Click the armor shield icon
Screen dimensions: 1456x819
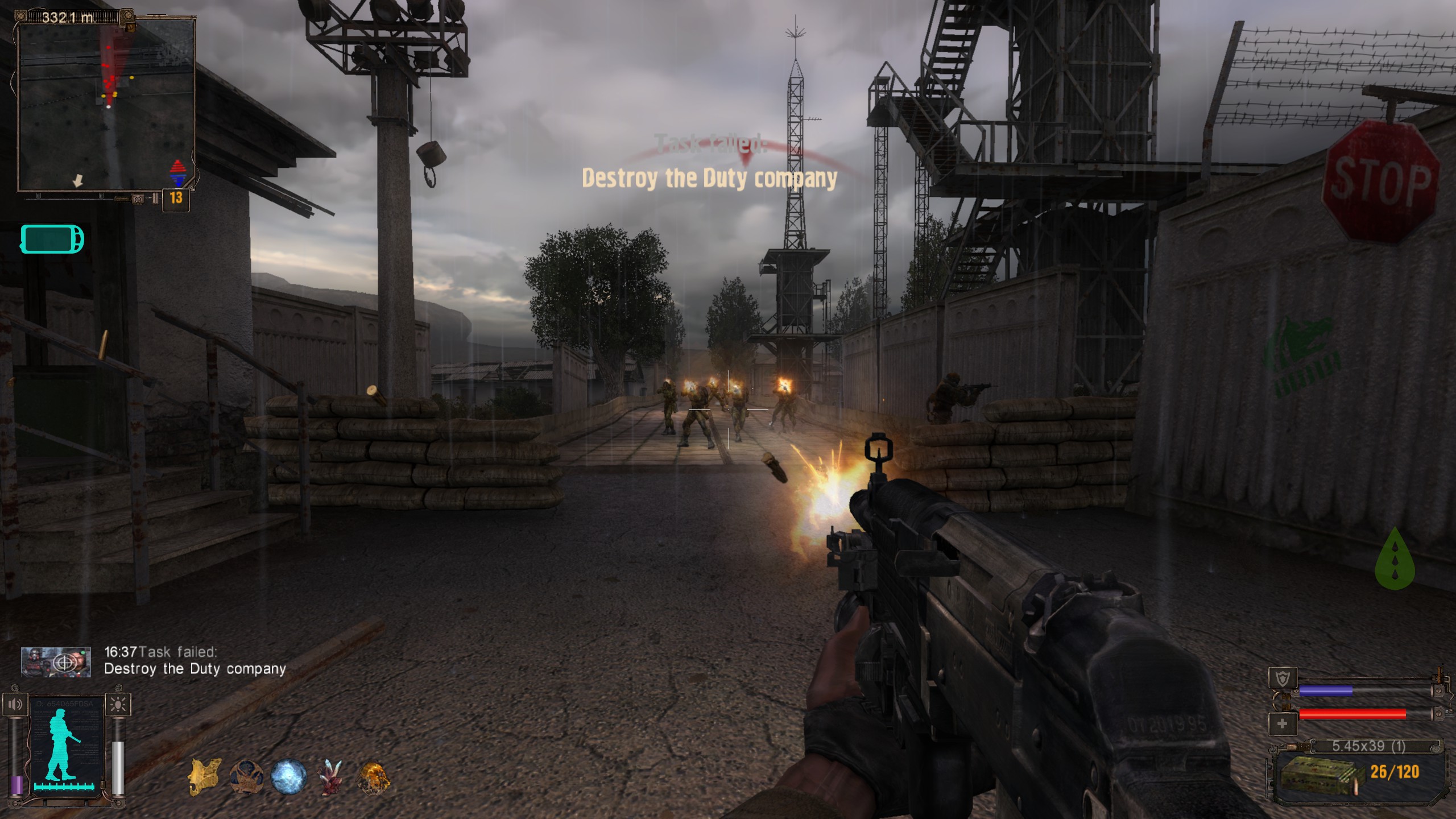[1283, 678]
